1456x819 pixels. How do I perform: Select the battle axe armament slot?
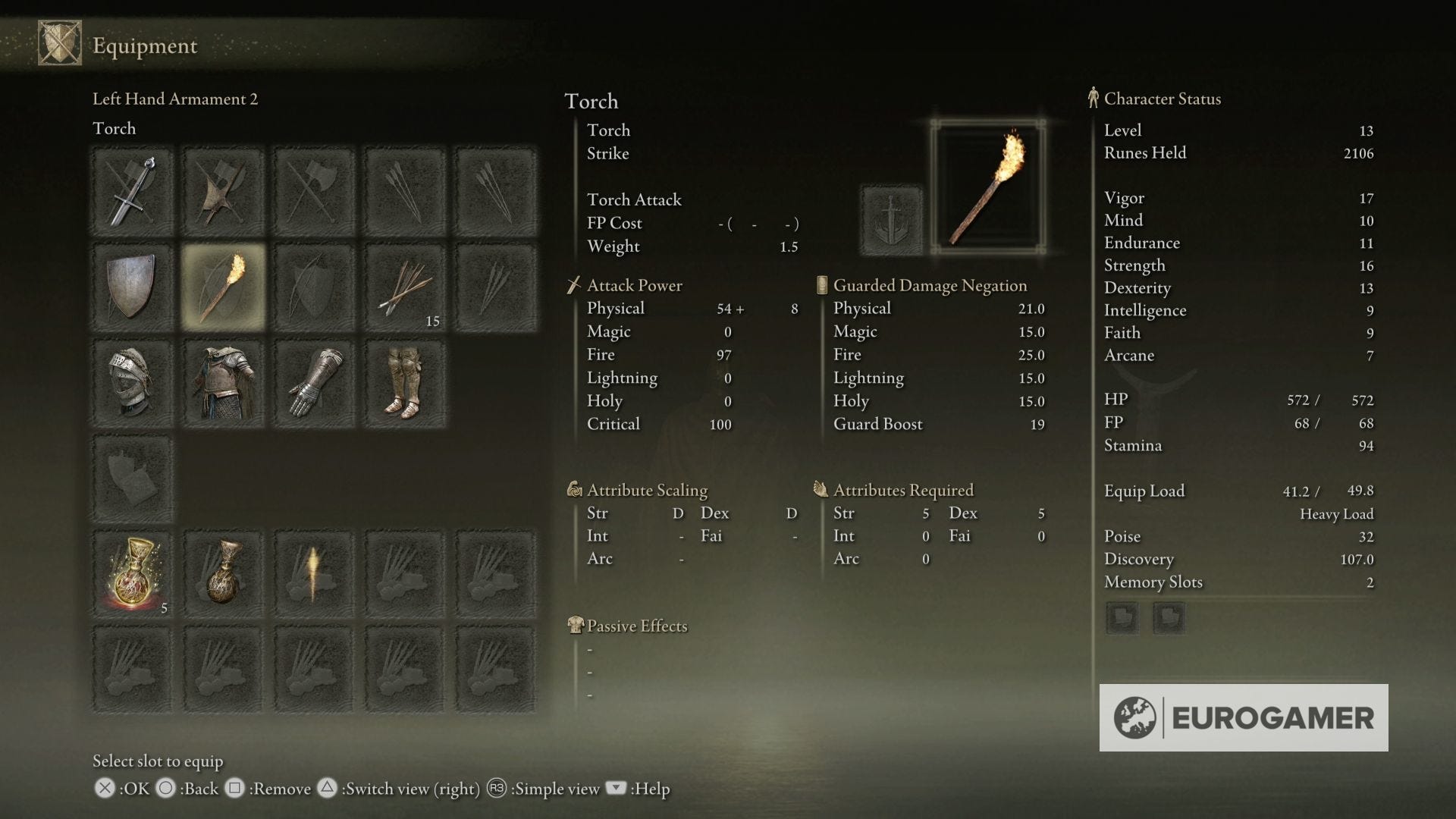[x=222, y=190]
